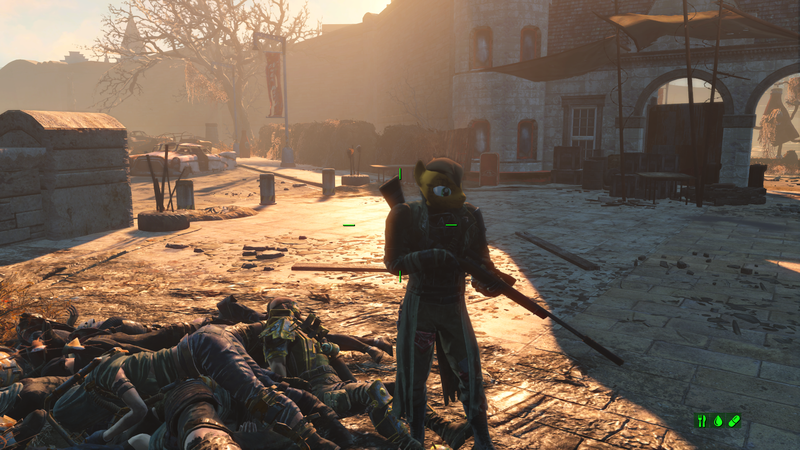Select the water droplet thirst icon
This screenshot has width=800, height=450.
pyautogui.click(x=718, y=421)
